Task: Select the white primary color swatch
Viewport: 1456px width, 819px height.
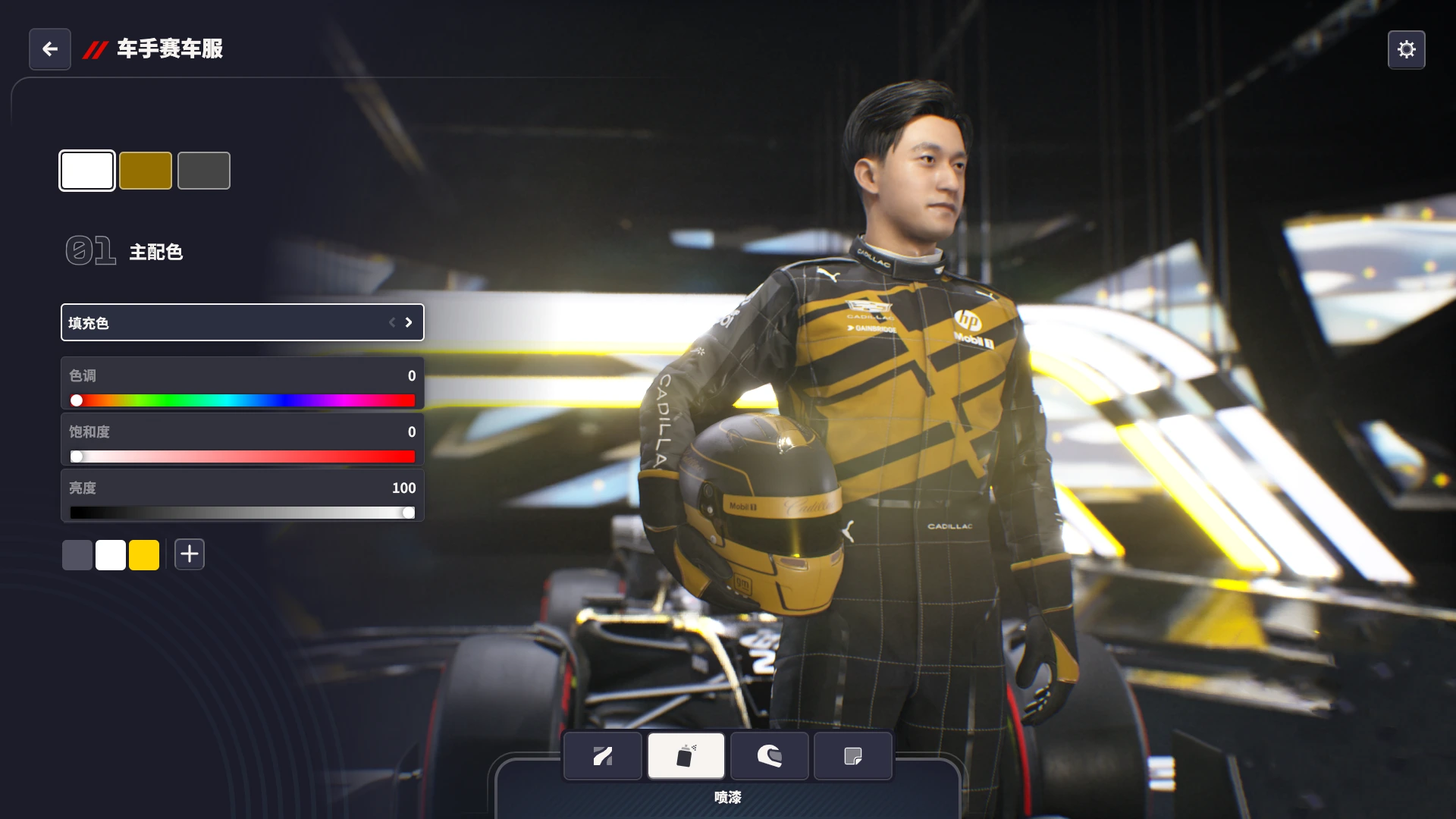Action: [87, 170]
